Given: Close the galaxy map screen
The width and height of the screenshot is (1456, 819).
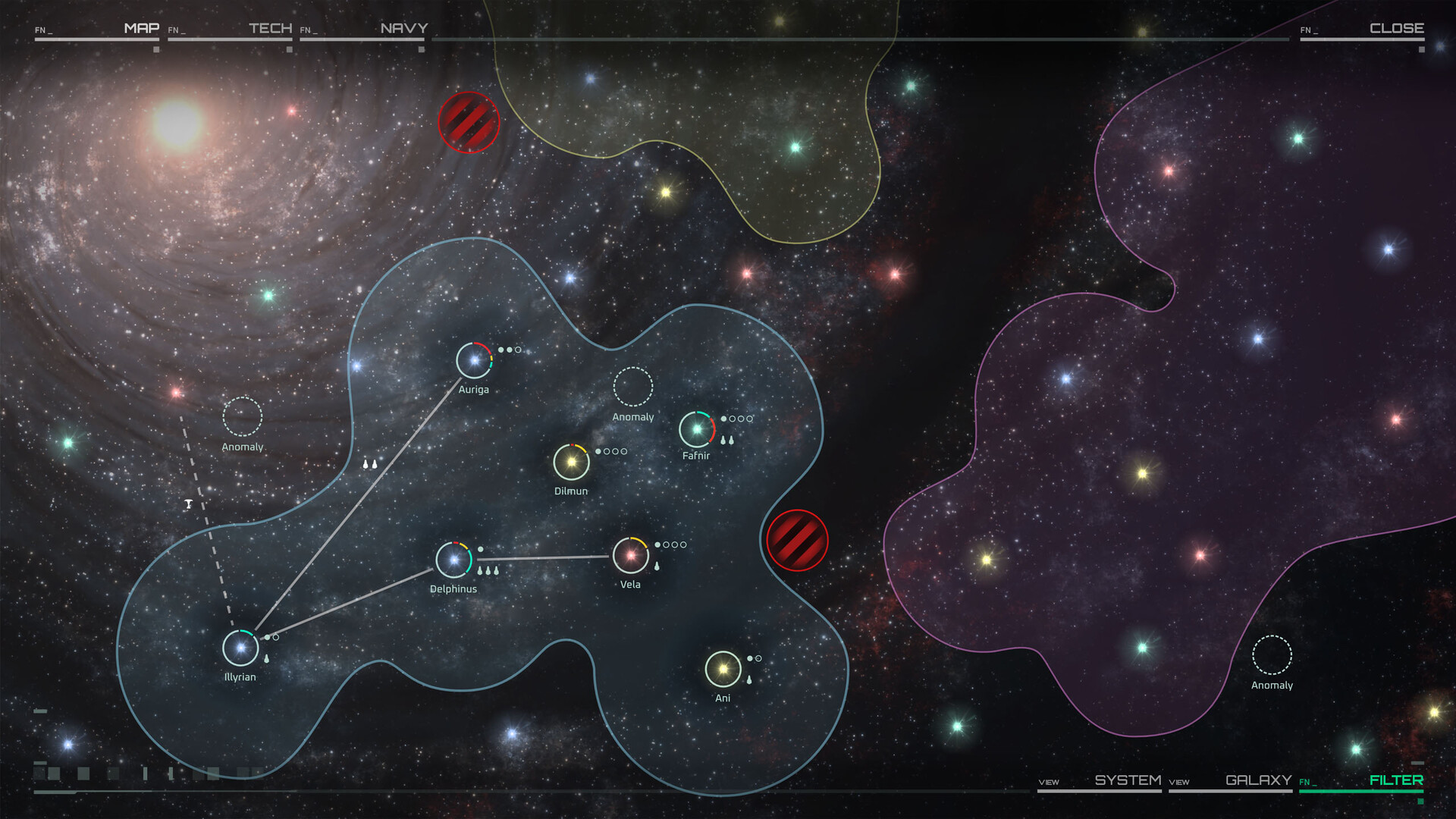Looking at the screenshot, I should (x=1395, y=29).
